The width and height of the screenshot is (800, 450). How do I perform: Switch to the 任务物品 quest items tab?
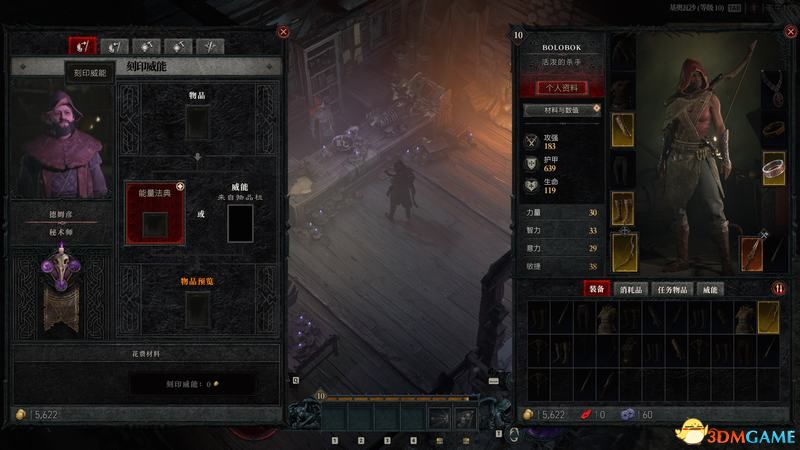678,289
